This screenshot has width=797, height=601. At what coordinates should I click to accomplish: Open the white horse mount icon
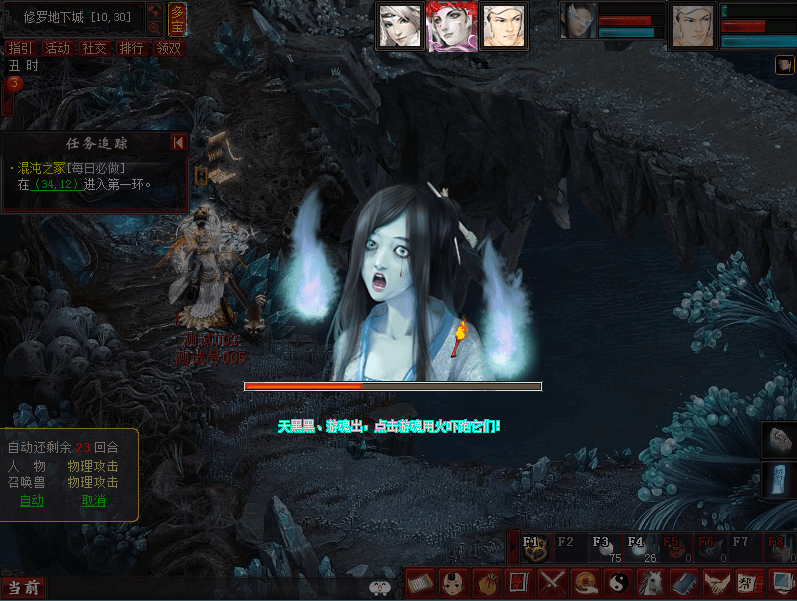[653, 582]
